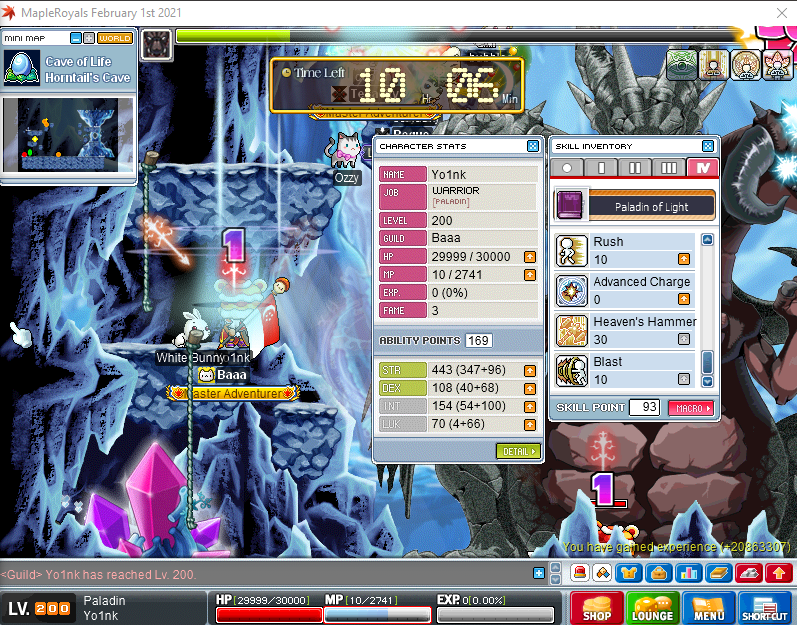Raise the Rush skill level
Screen dimensions: 797x625
pyautogui.click(x=684, y=260)
